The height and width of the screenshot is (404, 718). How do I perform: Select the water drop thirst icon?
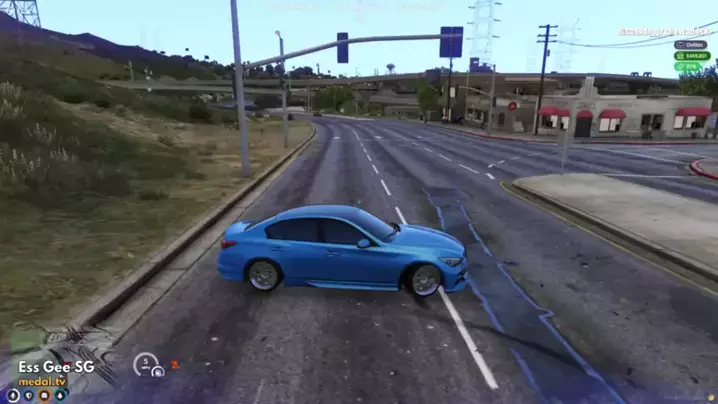[60, 395]
